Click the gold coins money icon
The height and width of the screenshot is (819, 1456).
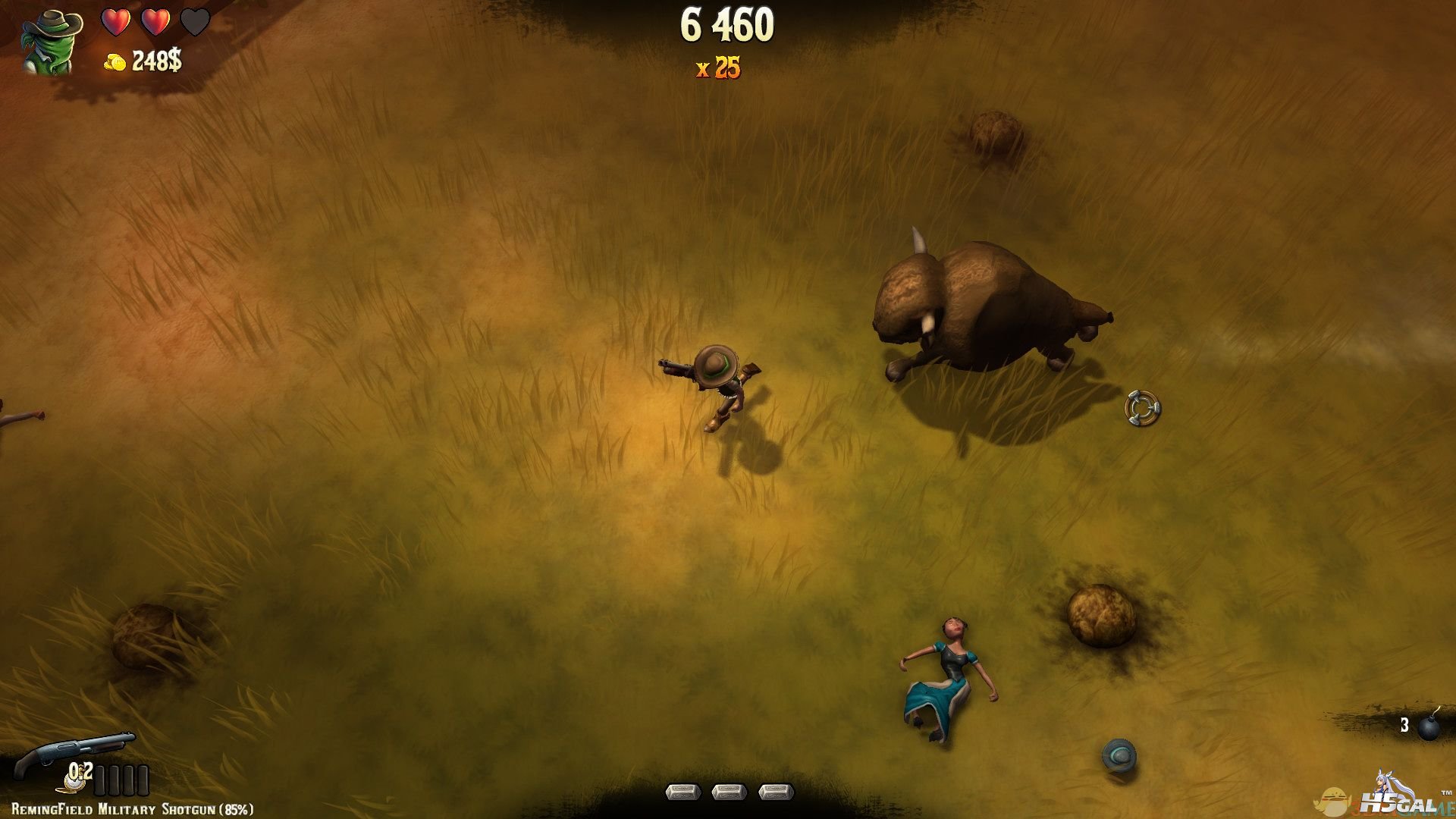click(x=115, y=63)
